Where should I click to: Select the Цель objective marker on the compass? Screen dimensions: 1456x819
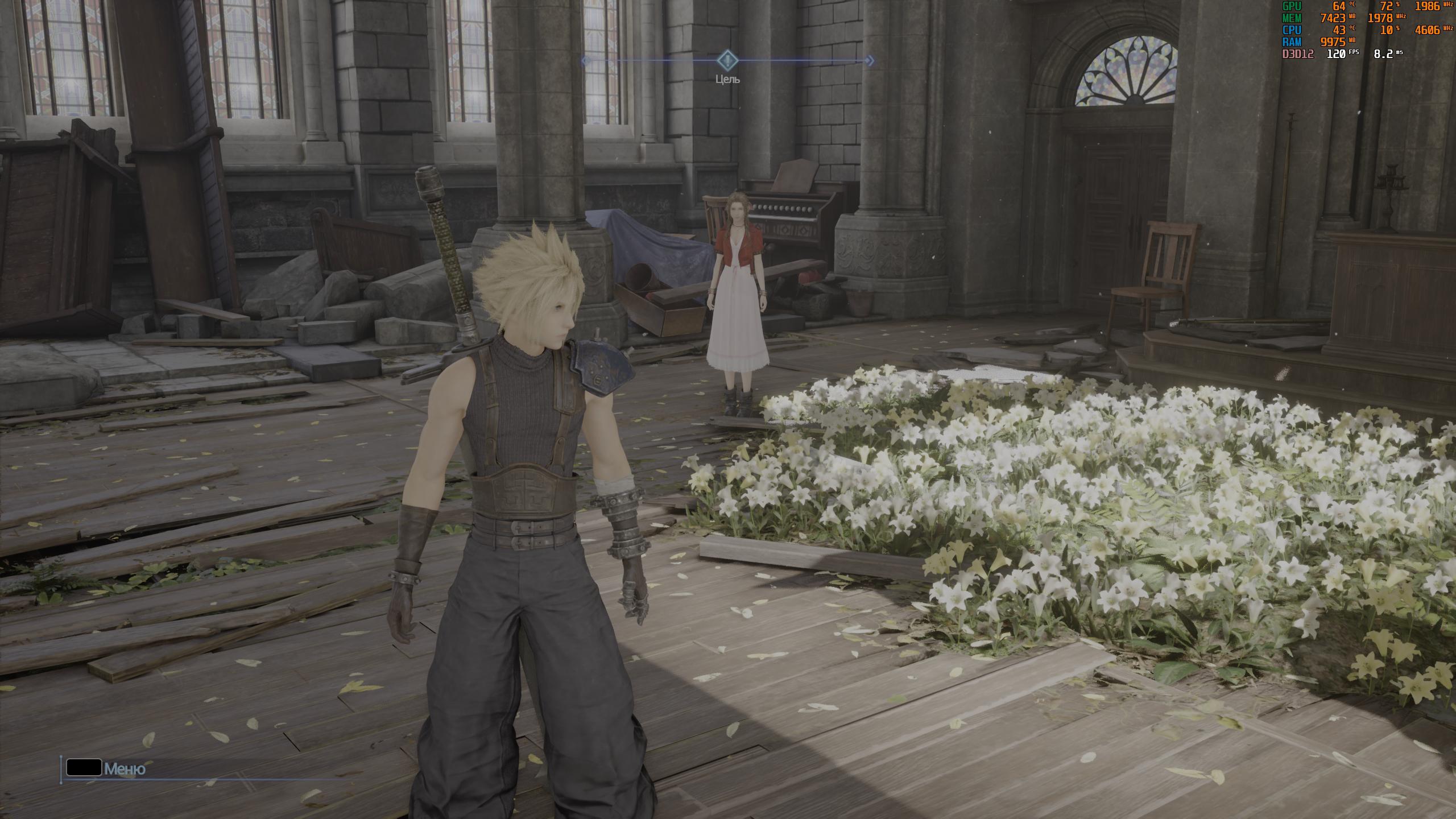(x=727, y=60)
